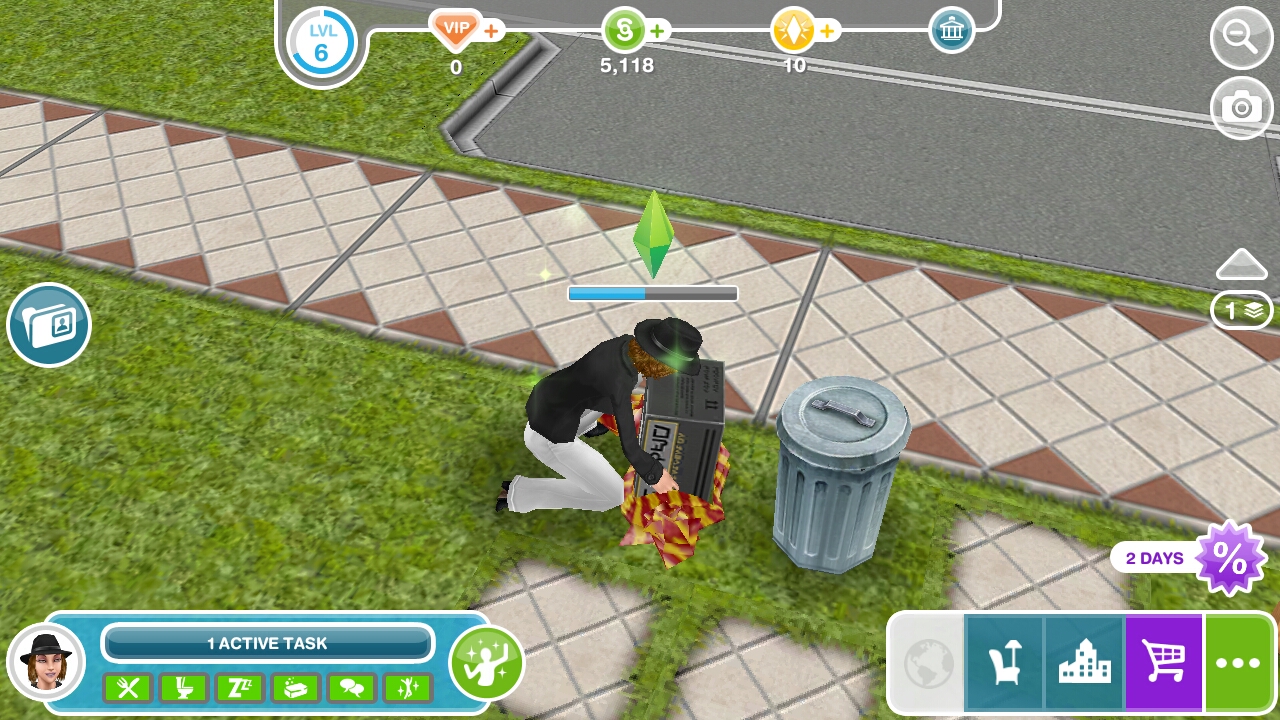Open the ellipsis more options menu
The image size is (1280, 720).
(1238, 662)
